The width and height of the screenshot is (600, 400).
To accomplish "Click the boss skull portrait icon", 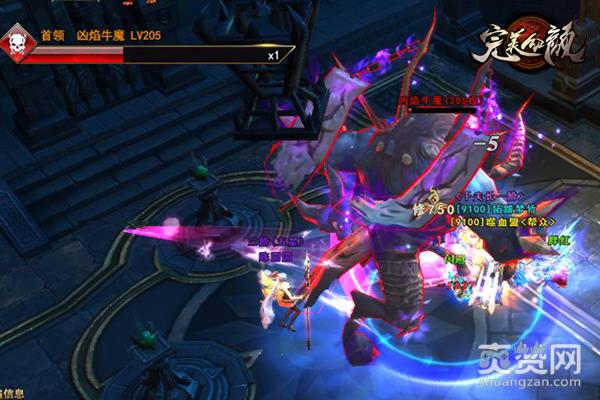I will (19, 45).
